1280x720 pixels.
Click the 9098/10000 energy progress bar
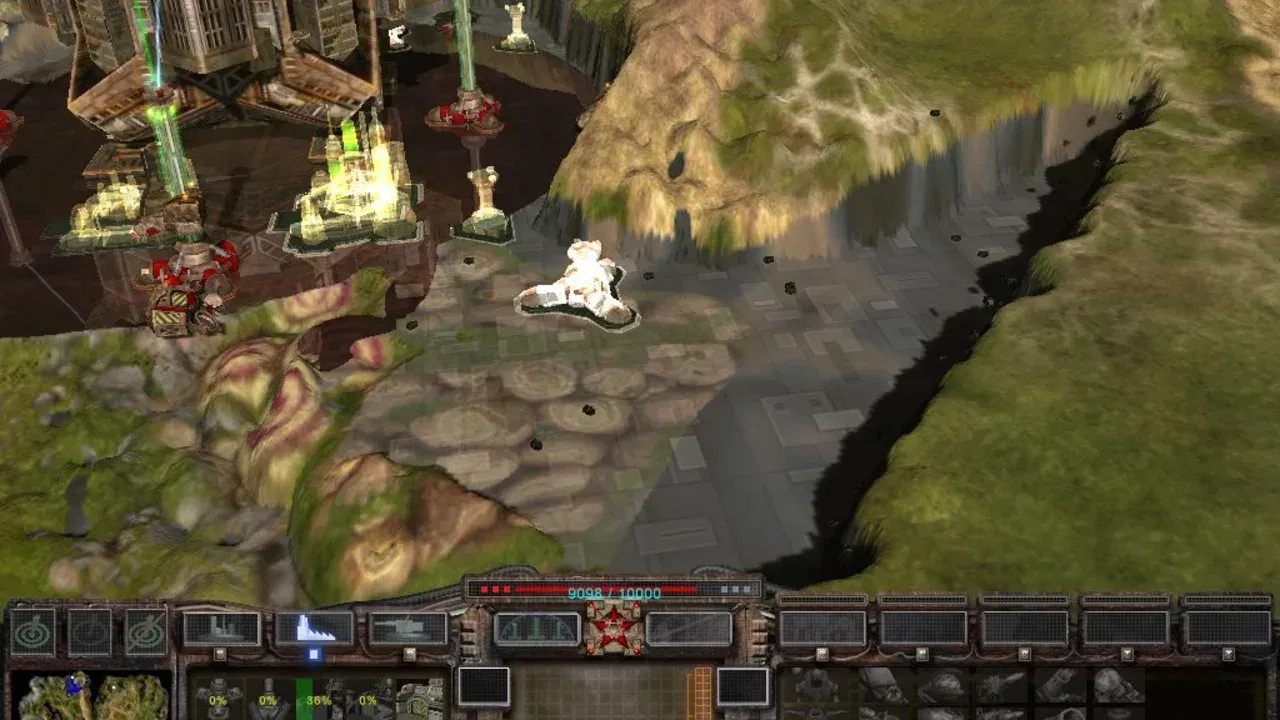click(x=614, y=590)
